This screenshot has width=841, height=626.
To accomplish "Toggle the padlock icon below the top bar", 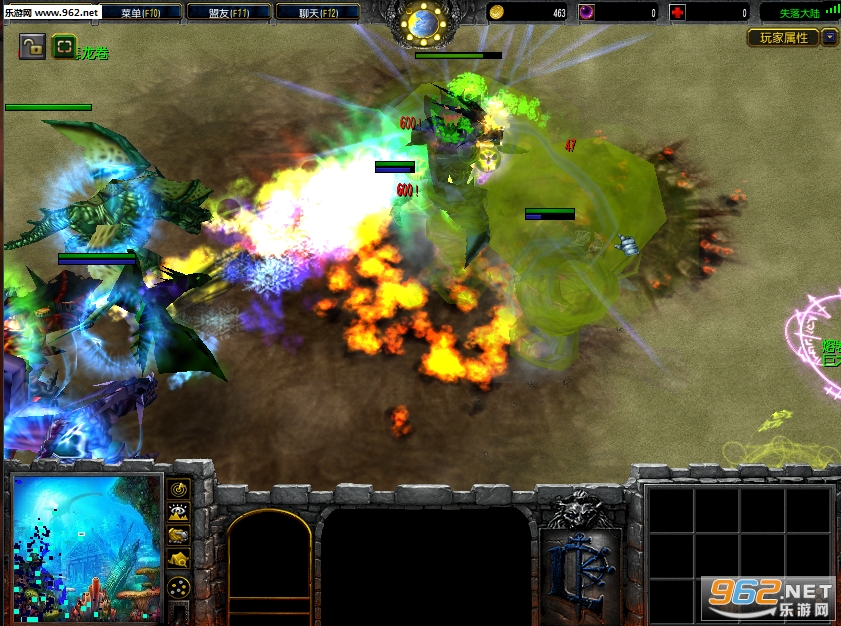I will pyautogui.click(x=32, y=46).
